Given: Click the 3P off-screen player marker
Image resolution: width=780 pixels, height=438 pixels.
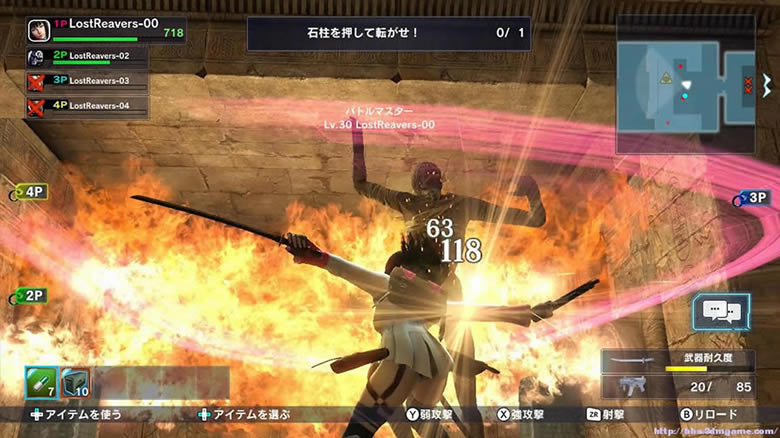Looking at the screenshot, I should click(x=752, y=198).
